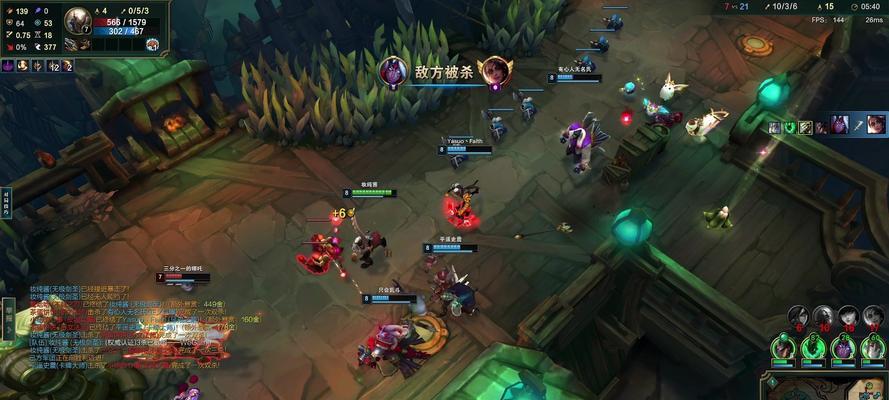Select the purple buff icon below the stats panel

pos(8,66)
